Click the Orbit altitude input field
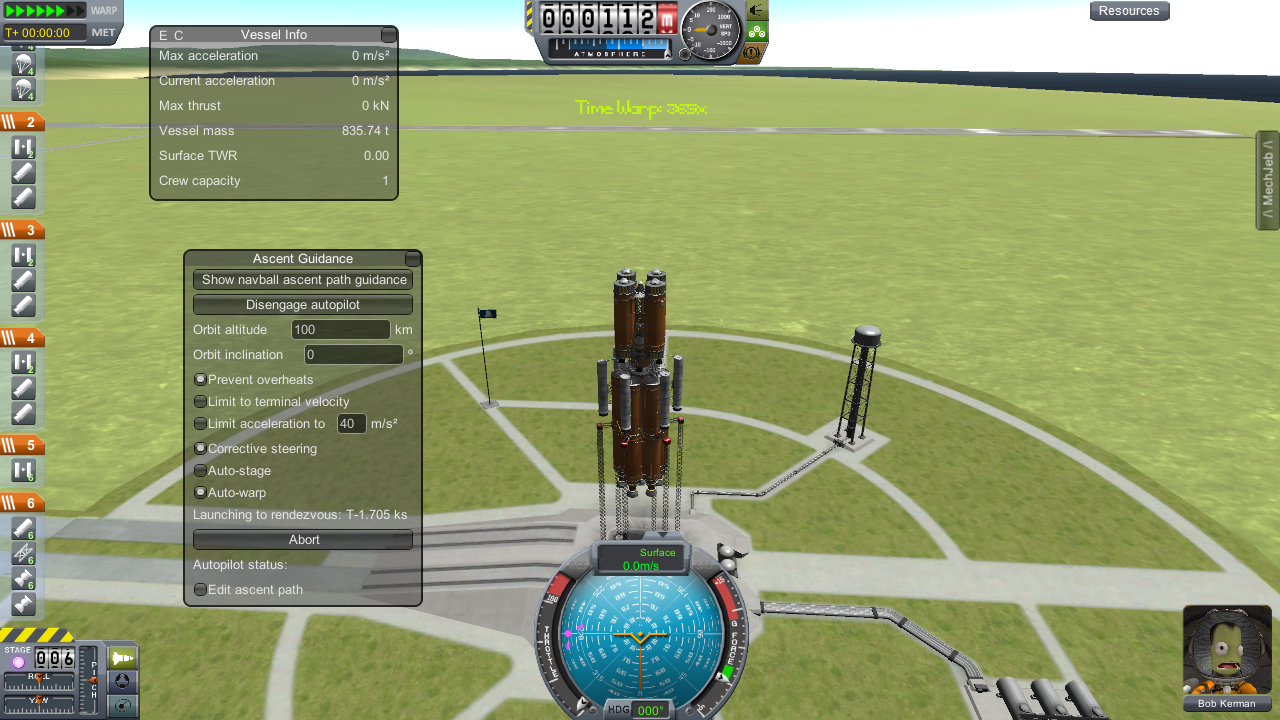1280x720 pixels. coord(340,330)
